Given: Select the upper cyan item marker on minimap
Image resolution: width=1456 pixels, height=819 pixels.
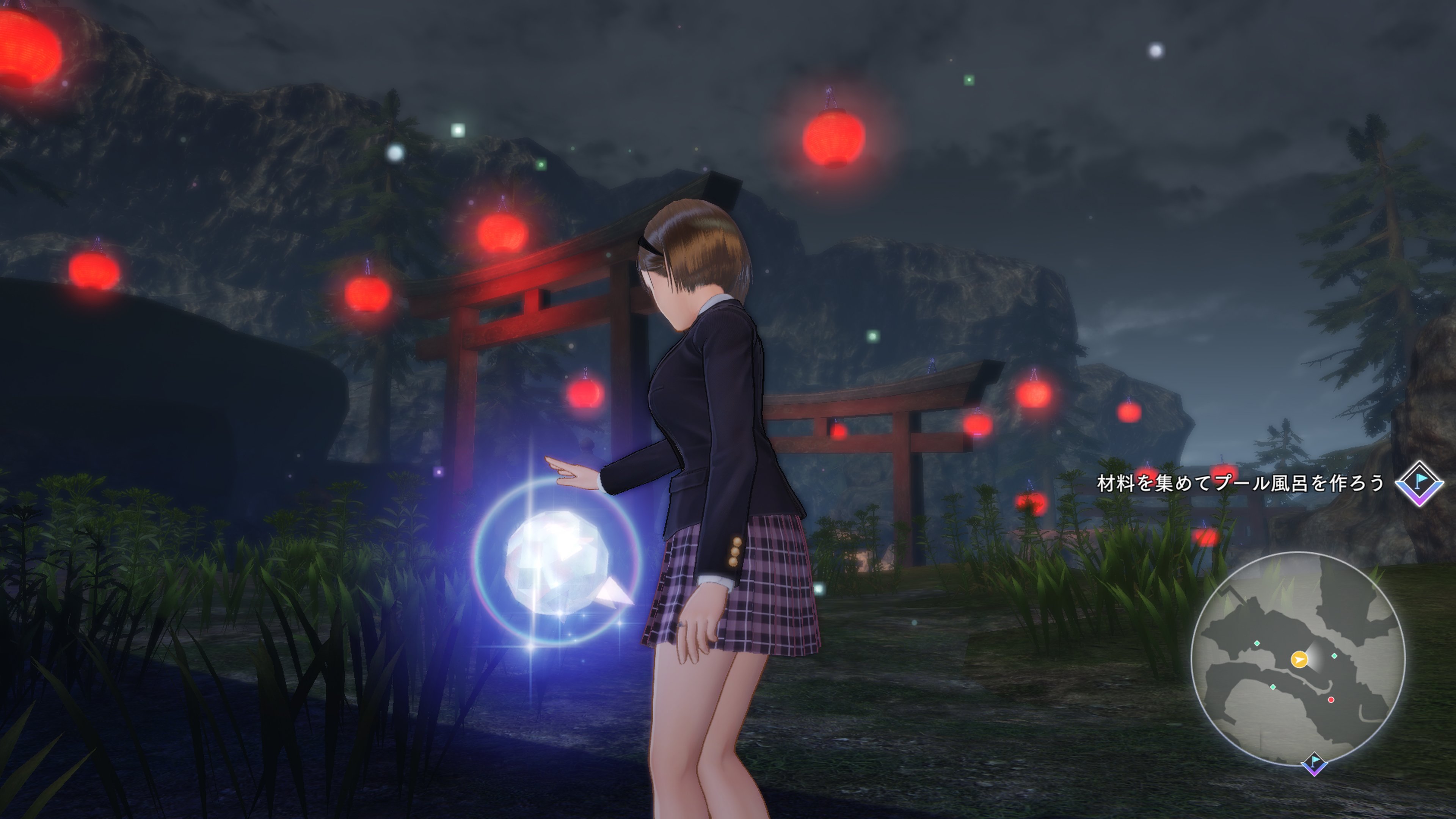Looking at the screenshot, I should [1257, 643].
